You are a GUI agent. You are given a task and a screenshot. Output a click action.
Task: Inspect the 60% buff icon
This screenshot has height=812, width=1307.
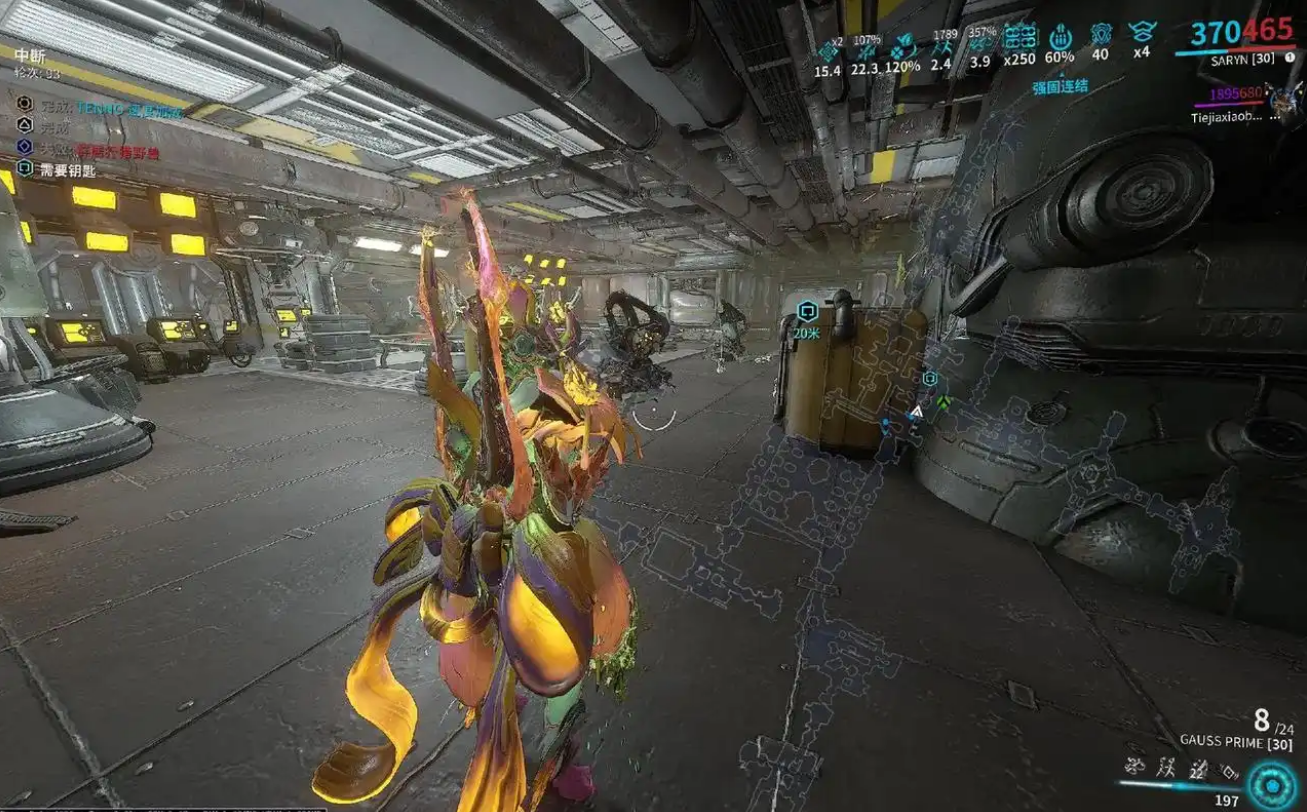click(x=1061, y=37)
